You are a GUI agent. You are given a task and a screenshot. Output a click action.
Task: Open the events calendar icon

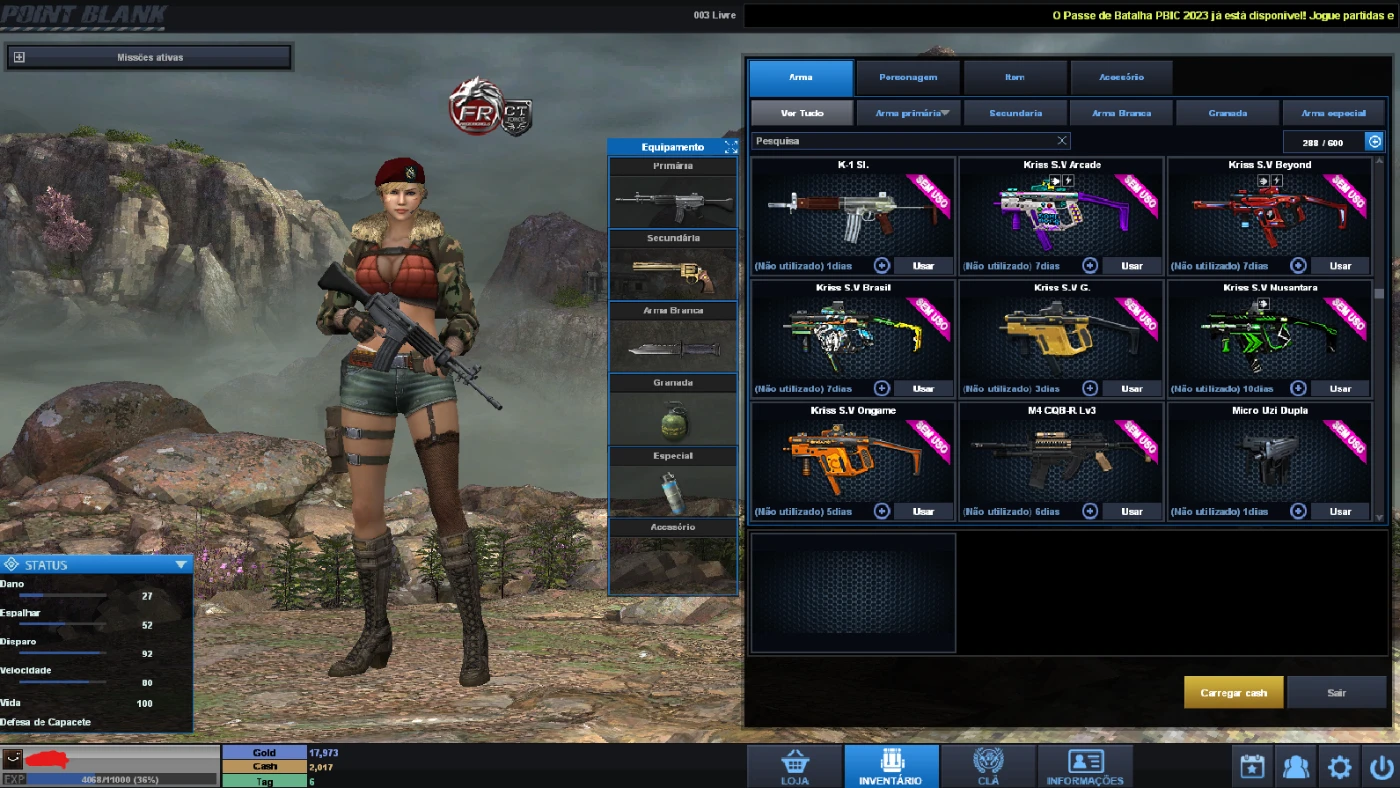[x=1251, y=766]
